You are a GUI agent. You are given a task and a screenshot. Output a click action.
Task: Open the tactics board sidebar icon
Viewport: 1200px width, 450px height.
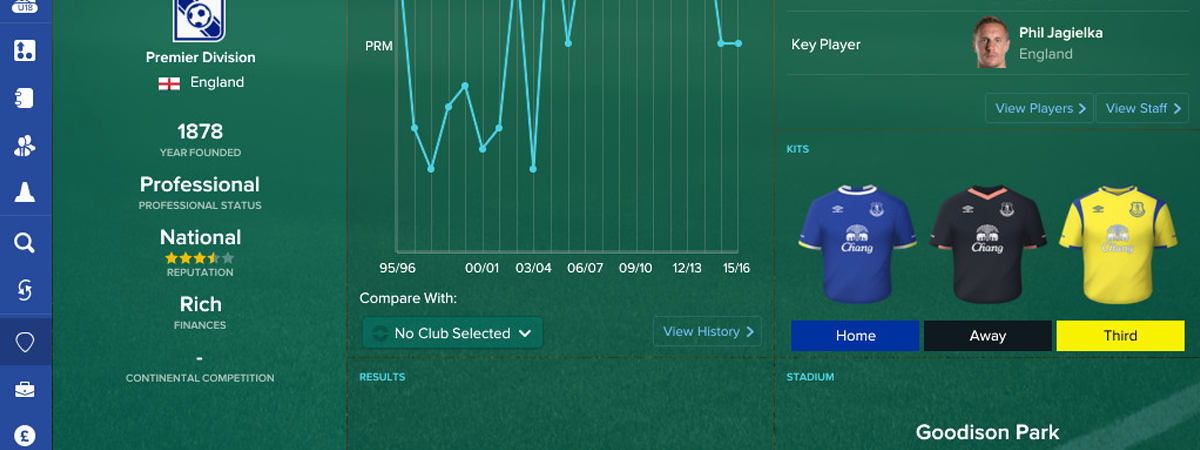25,50
